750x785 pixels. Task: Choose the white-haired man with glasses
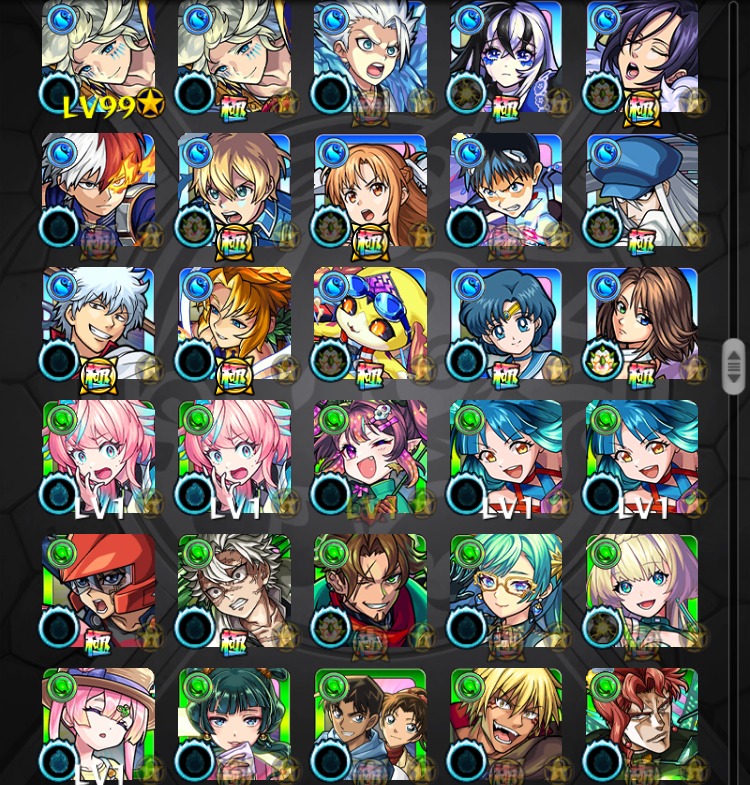pos(234,590)
